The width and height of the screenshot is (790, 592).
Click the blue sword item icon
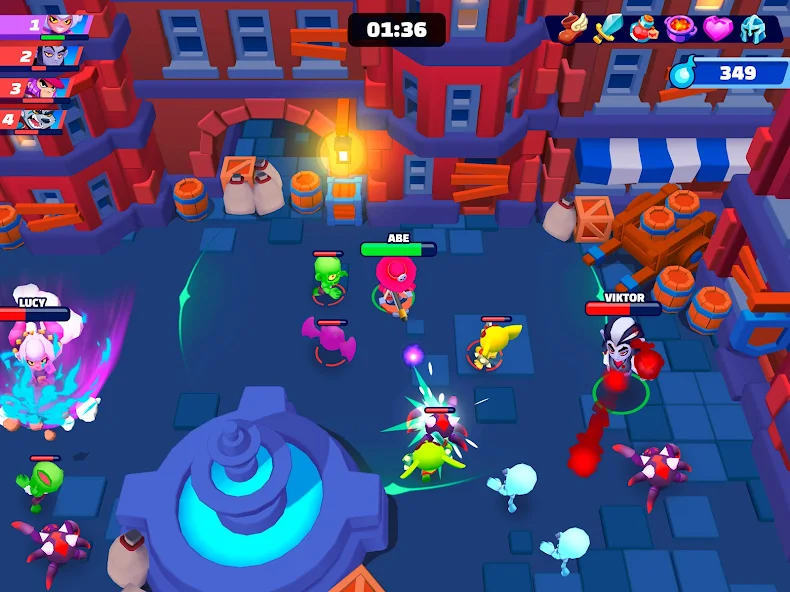[609, 27]
